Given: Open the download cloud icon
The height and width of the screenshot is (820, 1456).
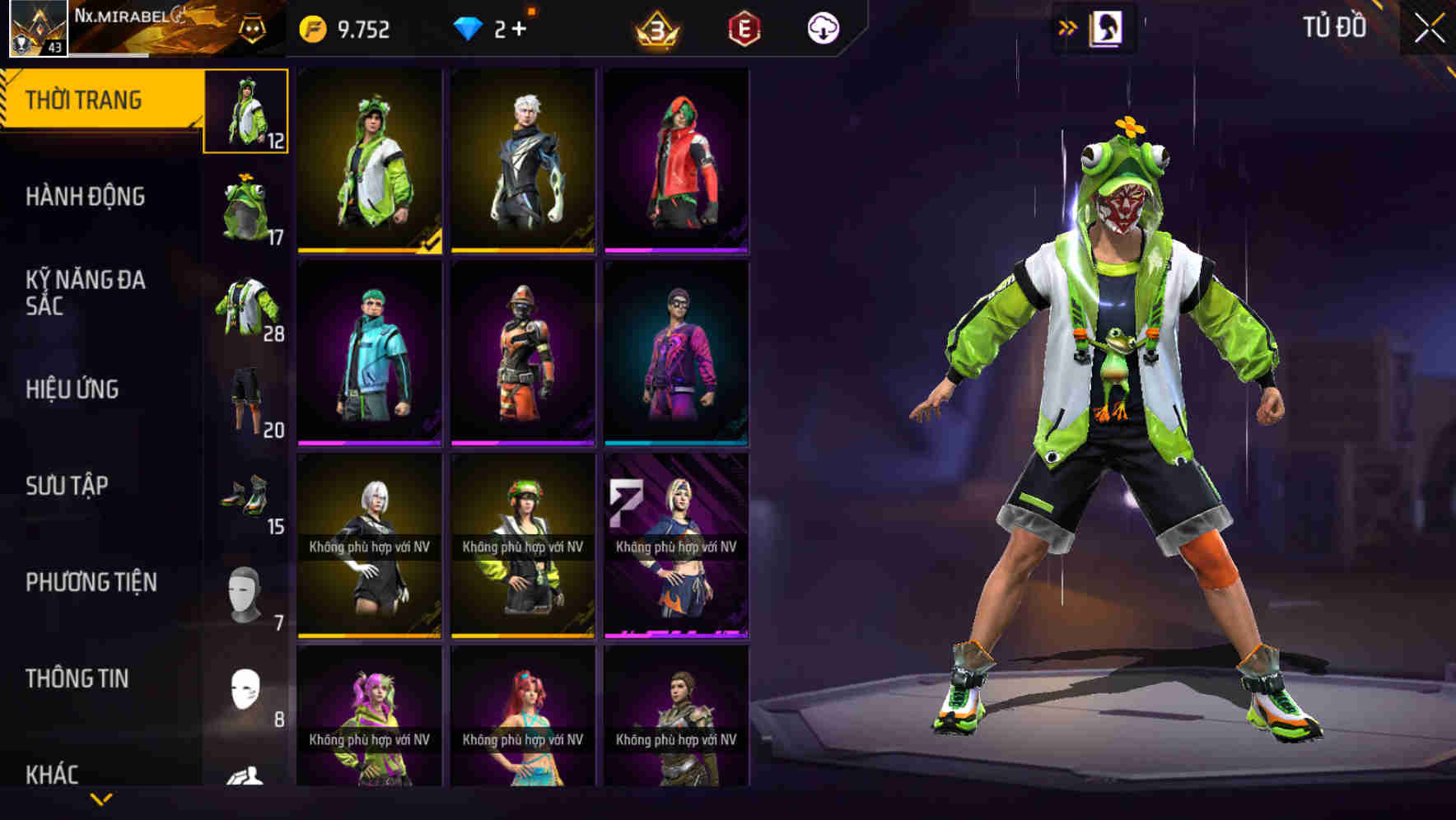Looking at the screenshot, I should (x=824, y=27).
